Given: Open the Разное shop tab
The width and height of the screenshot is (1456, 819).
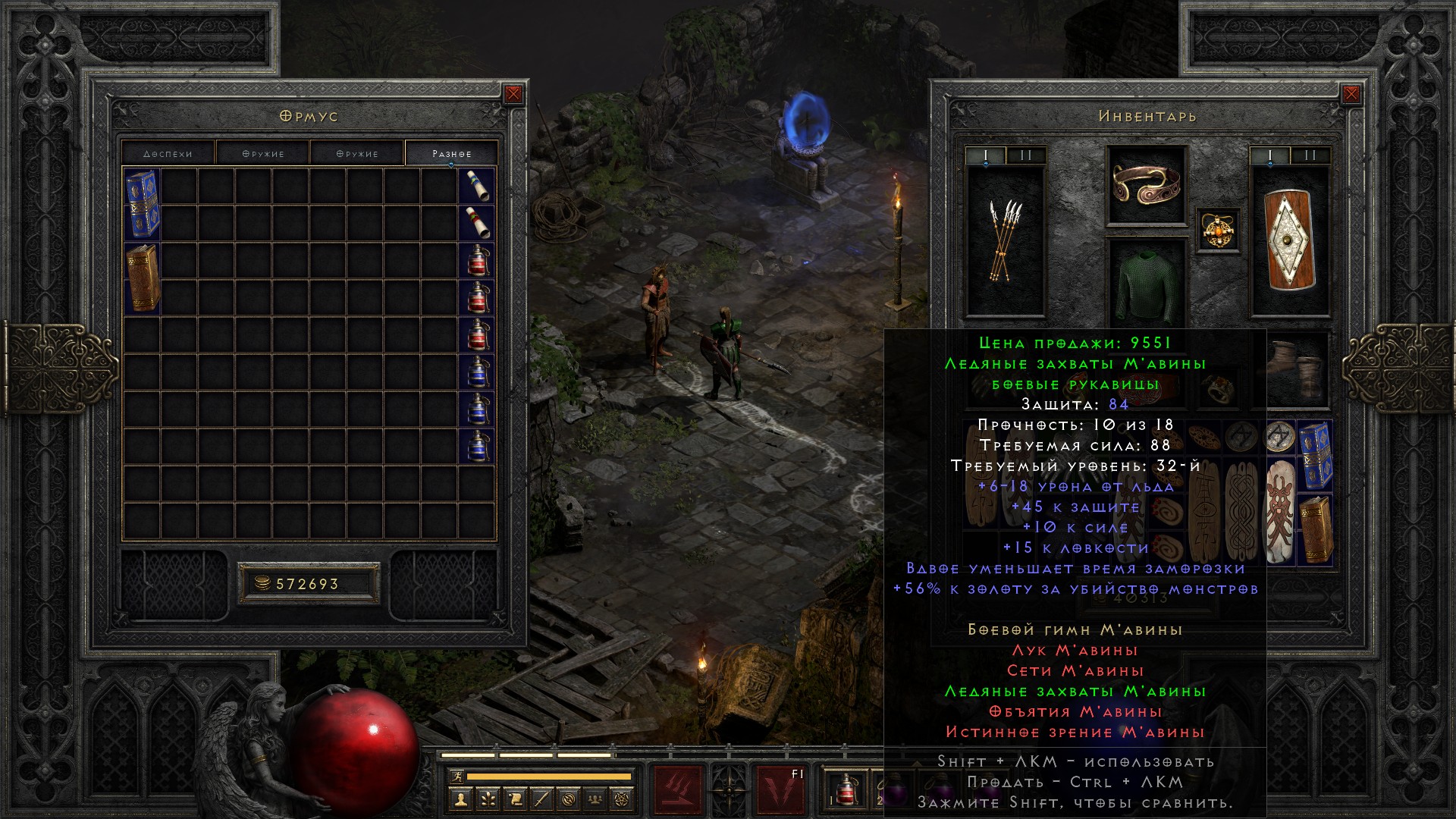Looking at the screenshot, I should (x=452, y=153).
